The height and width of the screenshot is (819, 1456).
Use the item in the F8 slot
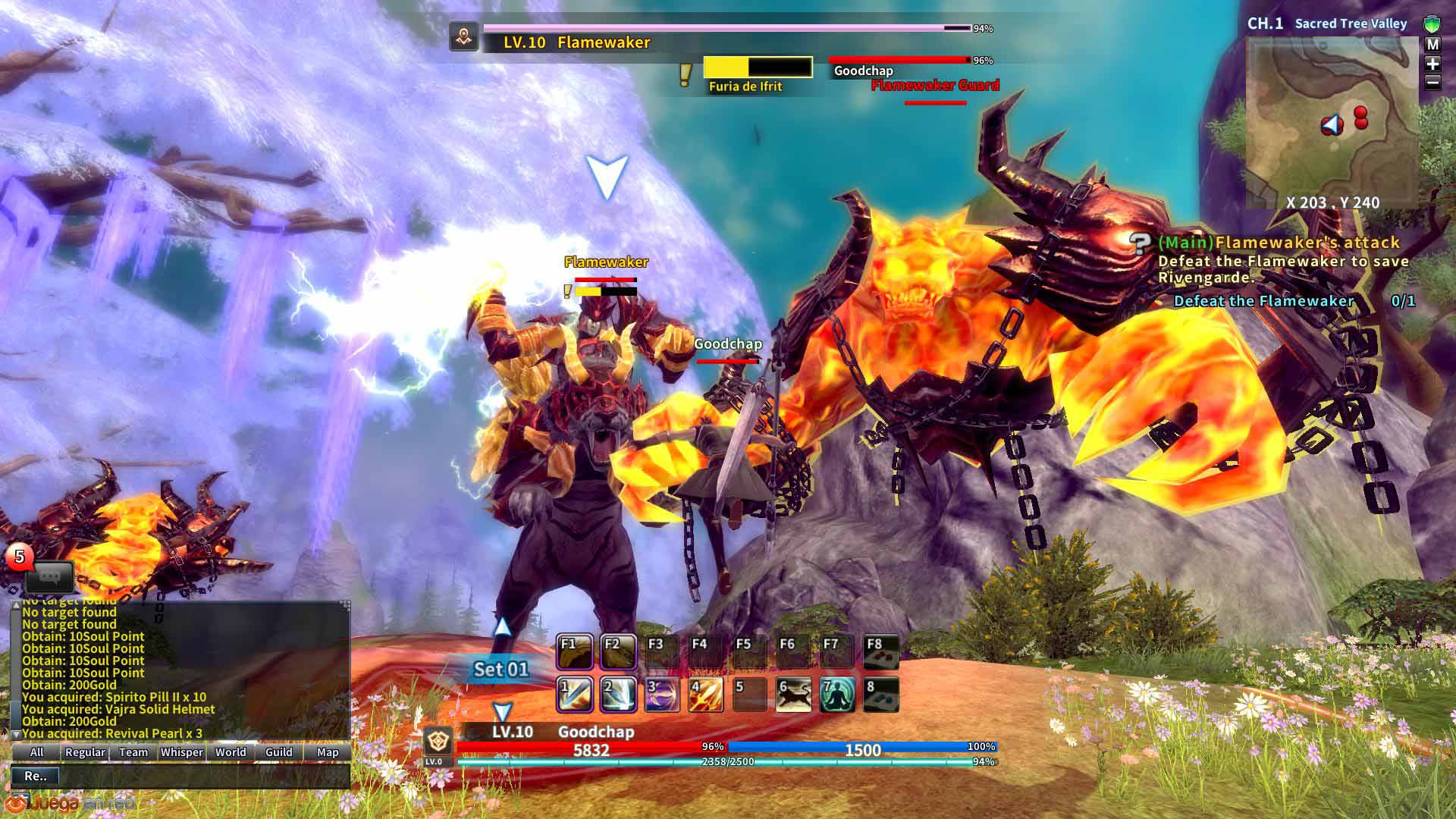881,651
